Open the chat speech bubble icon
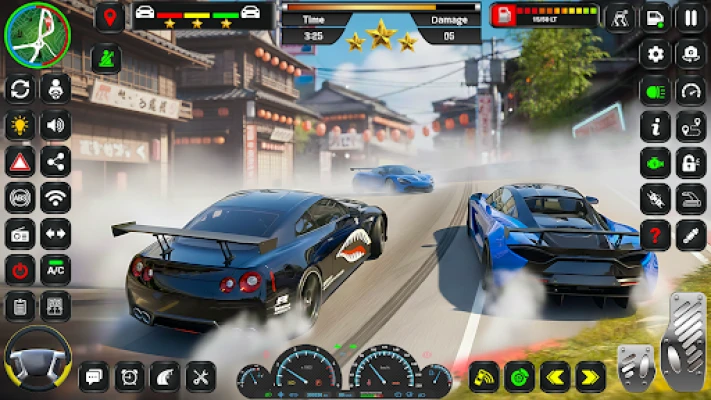 [x=93, y=376]
